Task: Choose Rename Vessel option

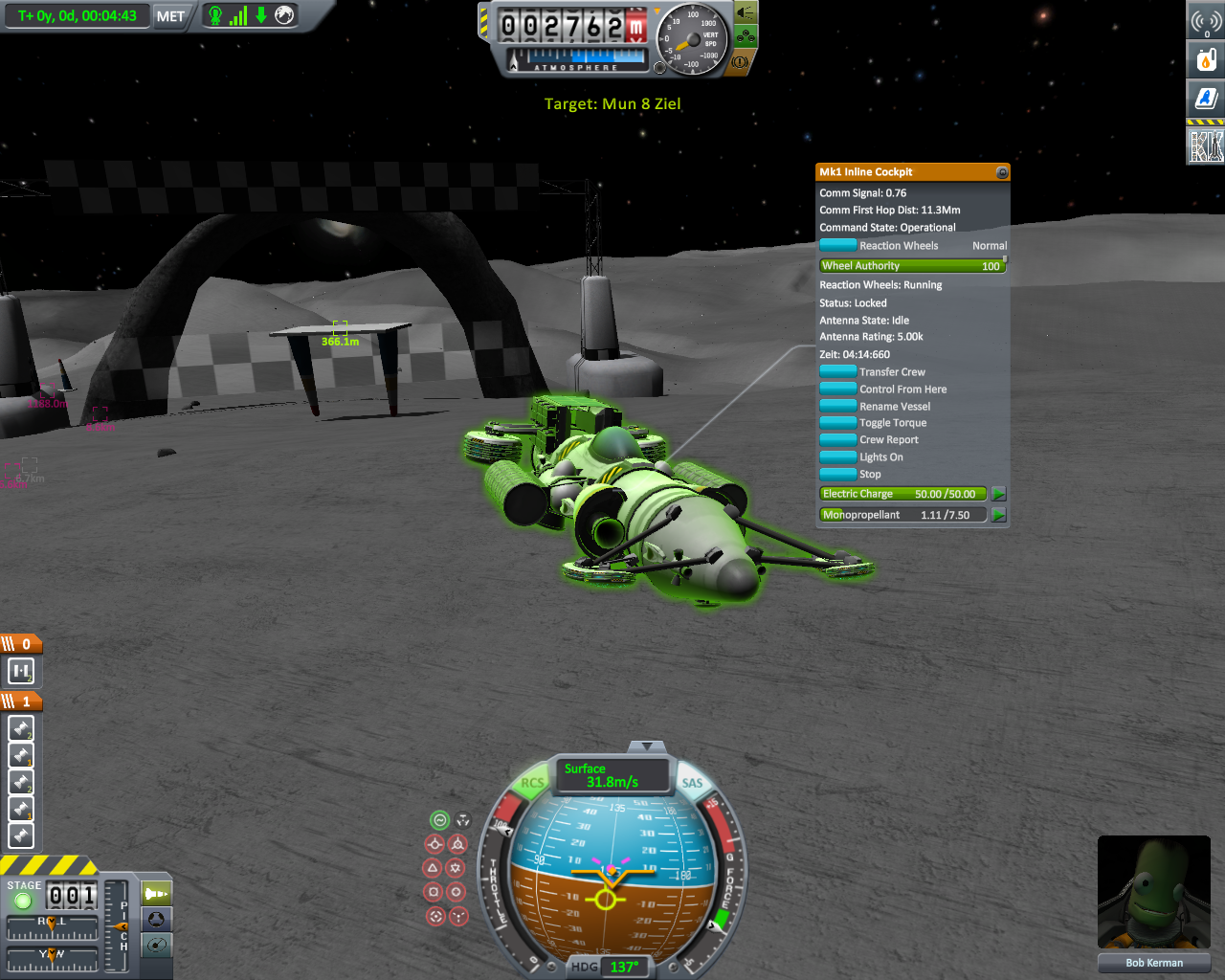Action: [x=838, y=406]
